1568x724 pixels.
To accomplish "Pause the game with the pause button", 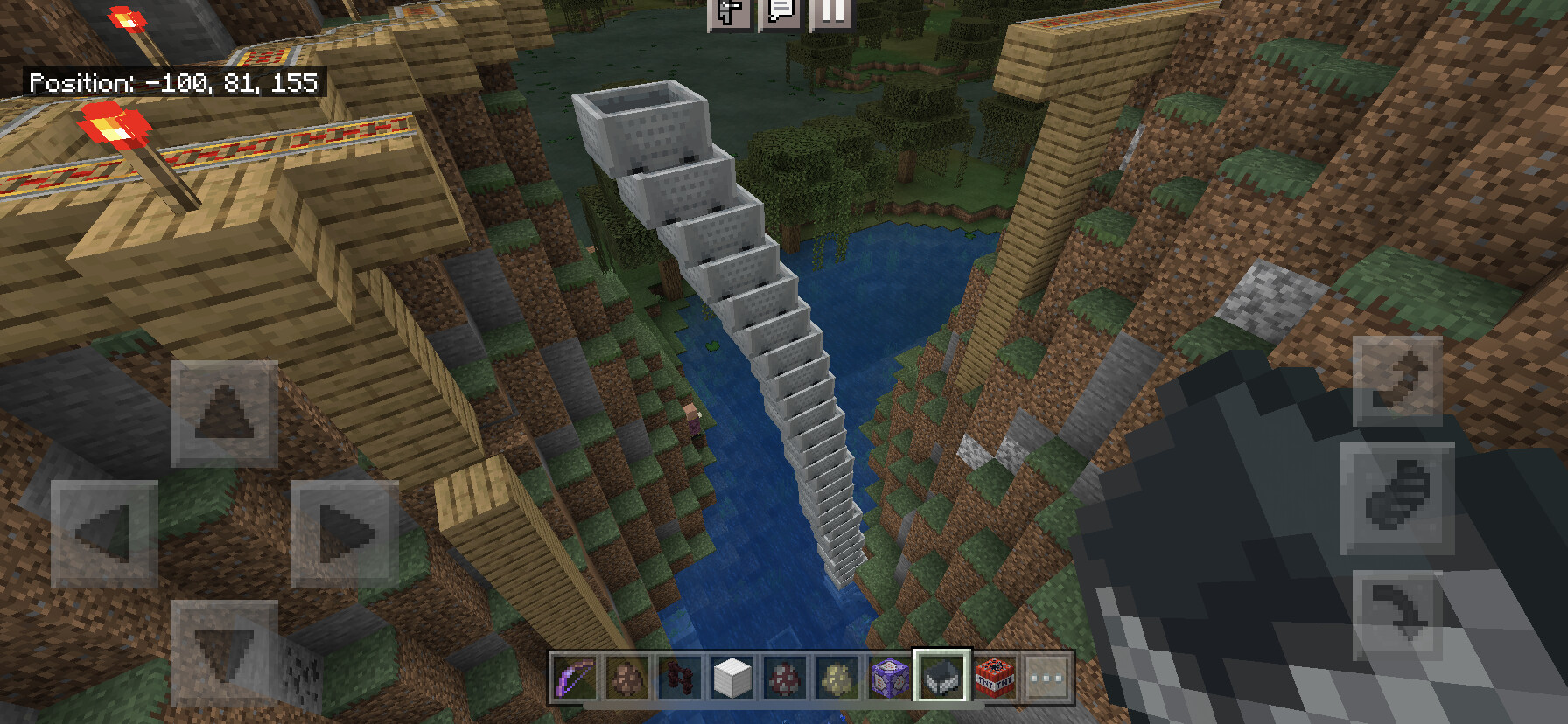I will (x=832, y=12).
